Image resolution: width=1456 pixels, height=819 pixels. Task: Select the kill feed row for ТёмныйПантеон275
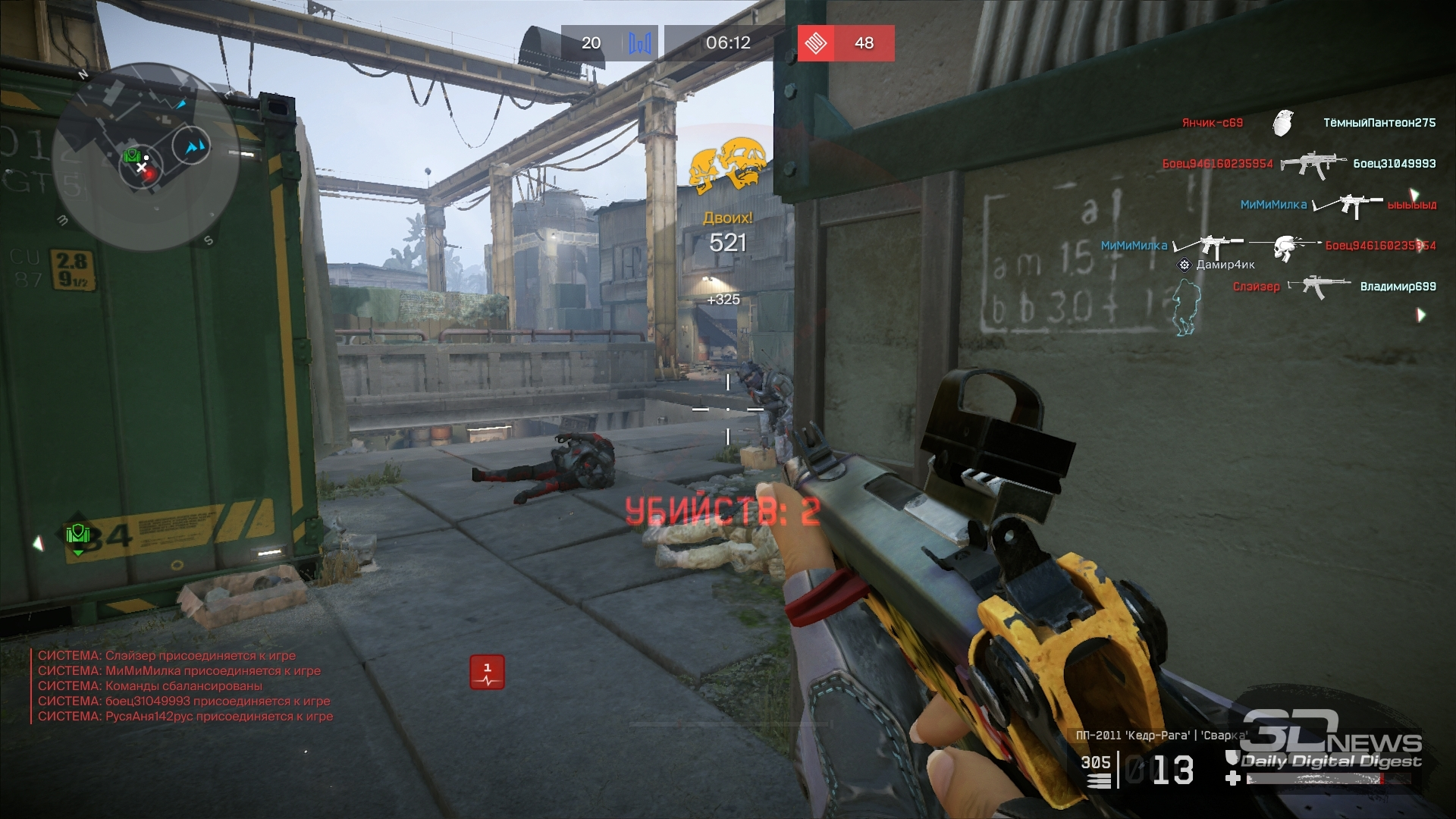[x=1308, y=123]
